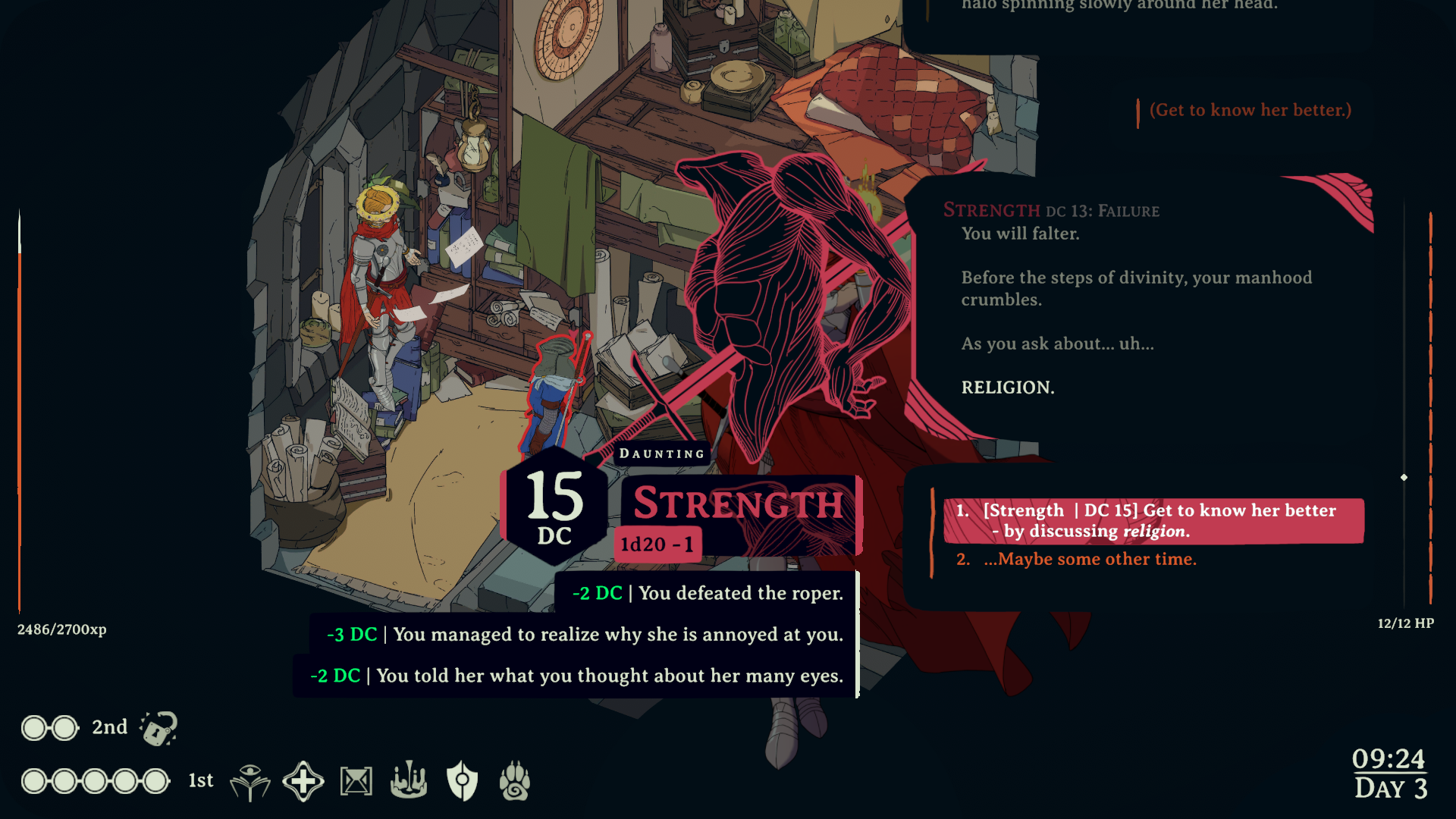
Task: Click the '1d20 -1' roll button
Action: pos(657,543)
